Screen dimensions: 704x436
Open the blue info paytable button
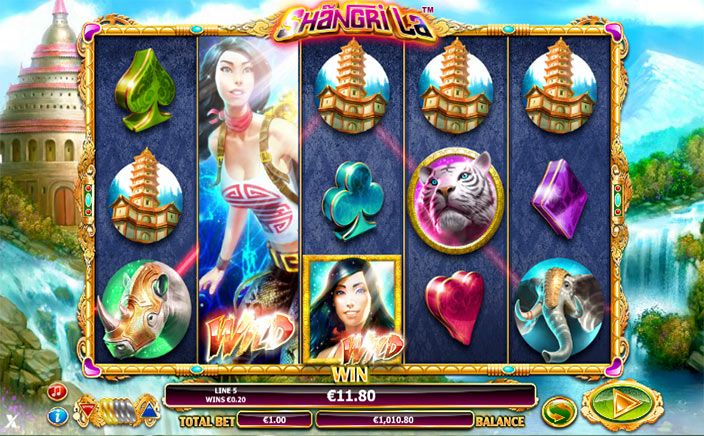58,414
